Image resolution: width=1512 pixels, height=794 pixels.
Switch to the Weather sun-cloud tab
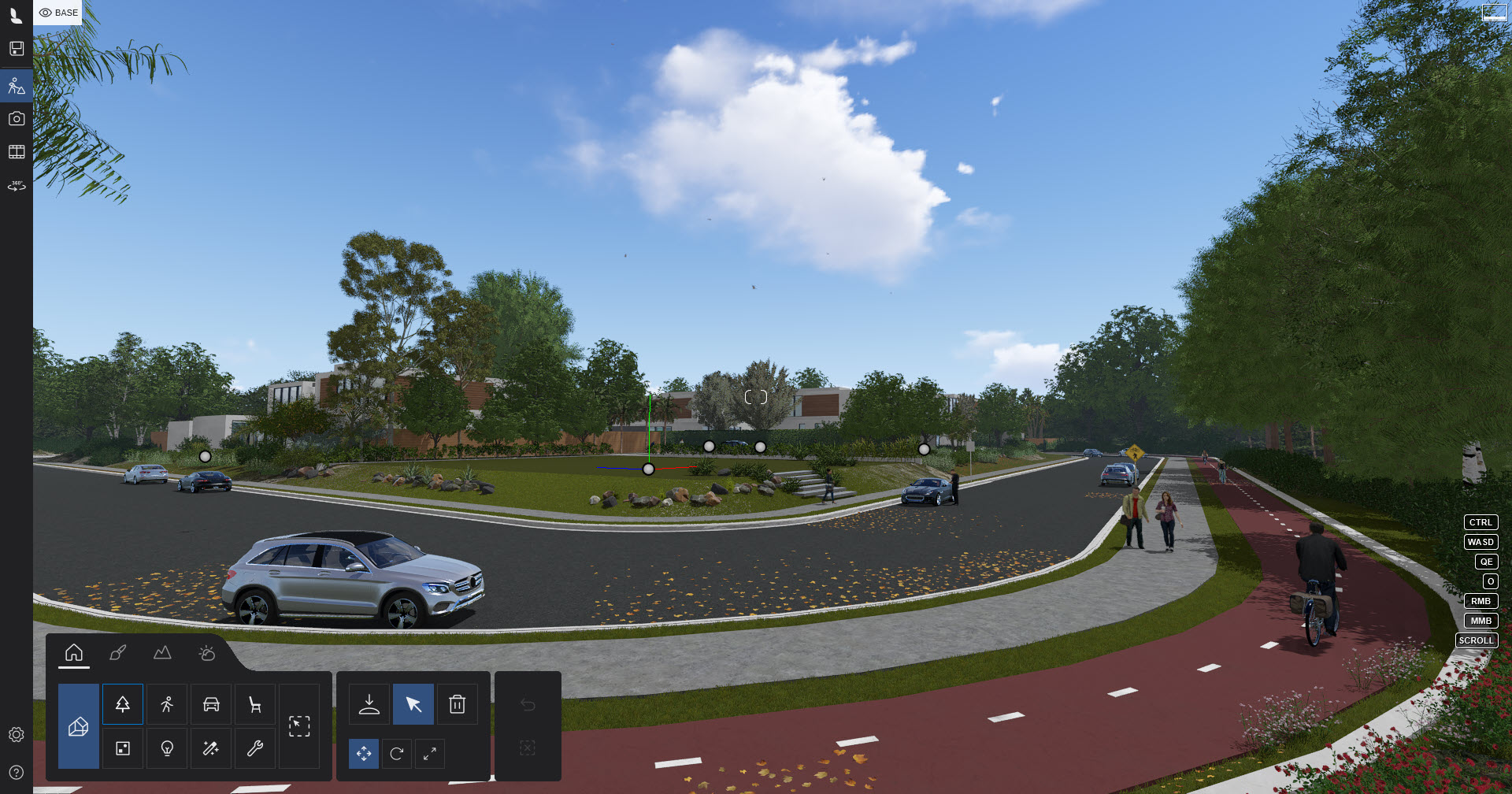(207, 653)
